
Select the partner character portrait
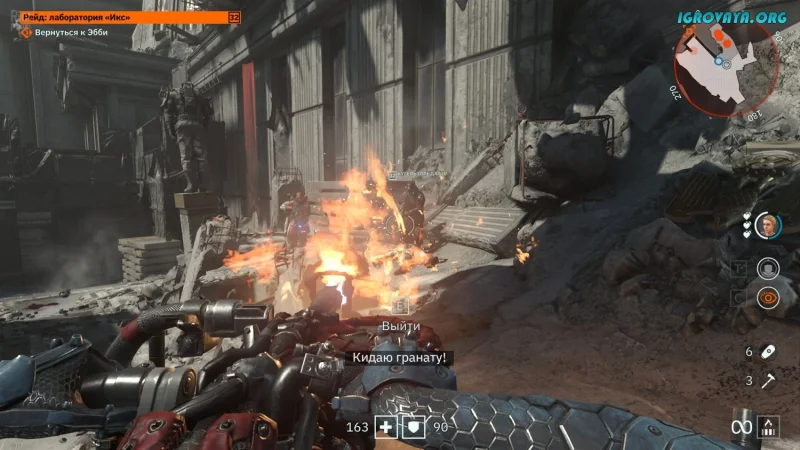(768, 225)
